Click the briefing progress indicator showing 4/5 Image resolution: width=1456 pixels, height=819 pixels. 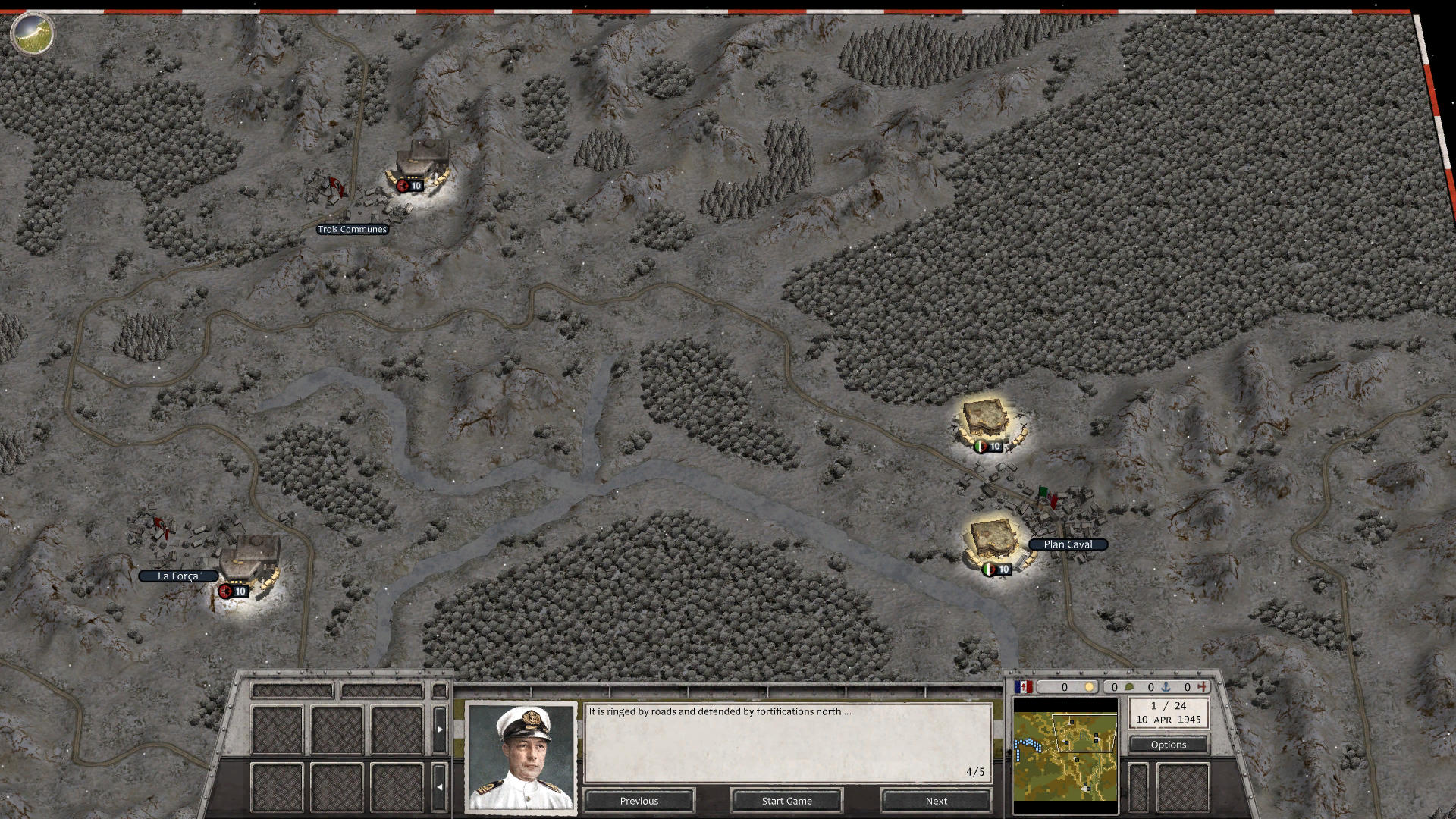974,772
